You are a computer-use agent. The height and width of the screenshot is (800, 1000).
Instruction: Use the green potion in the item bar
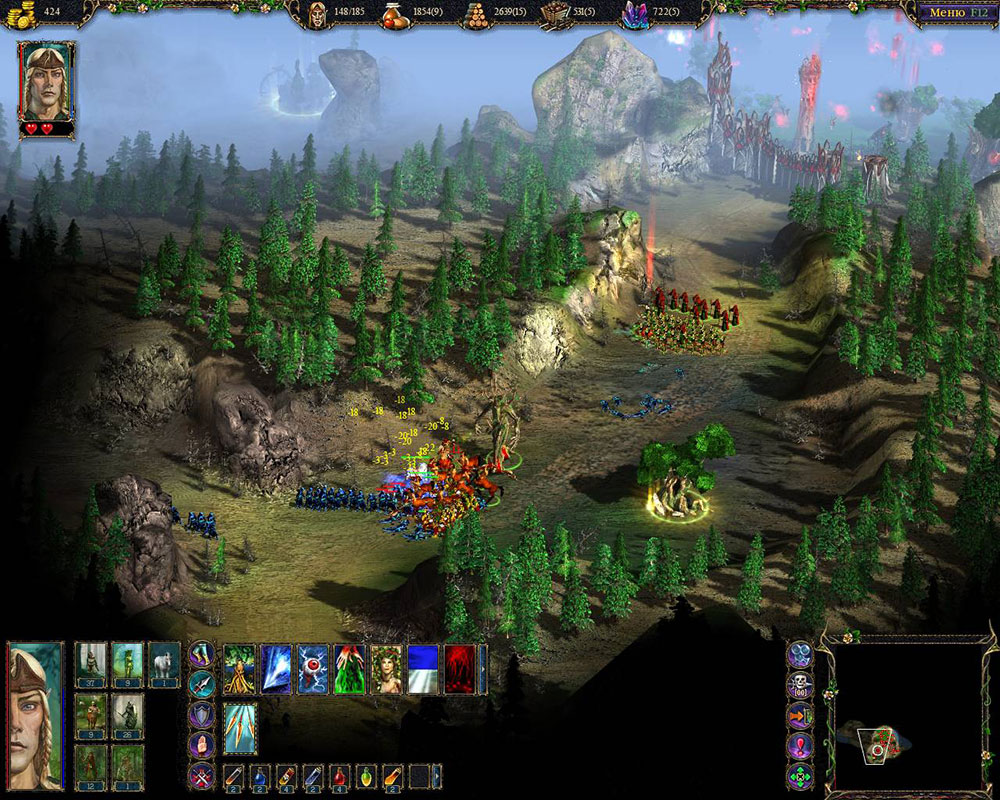point(367,776)
